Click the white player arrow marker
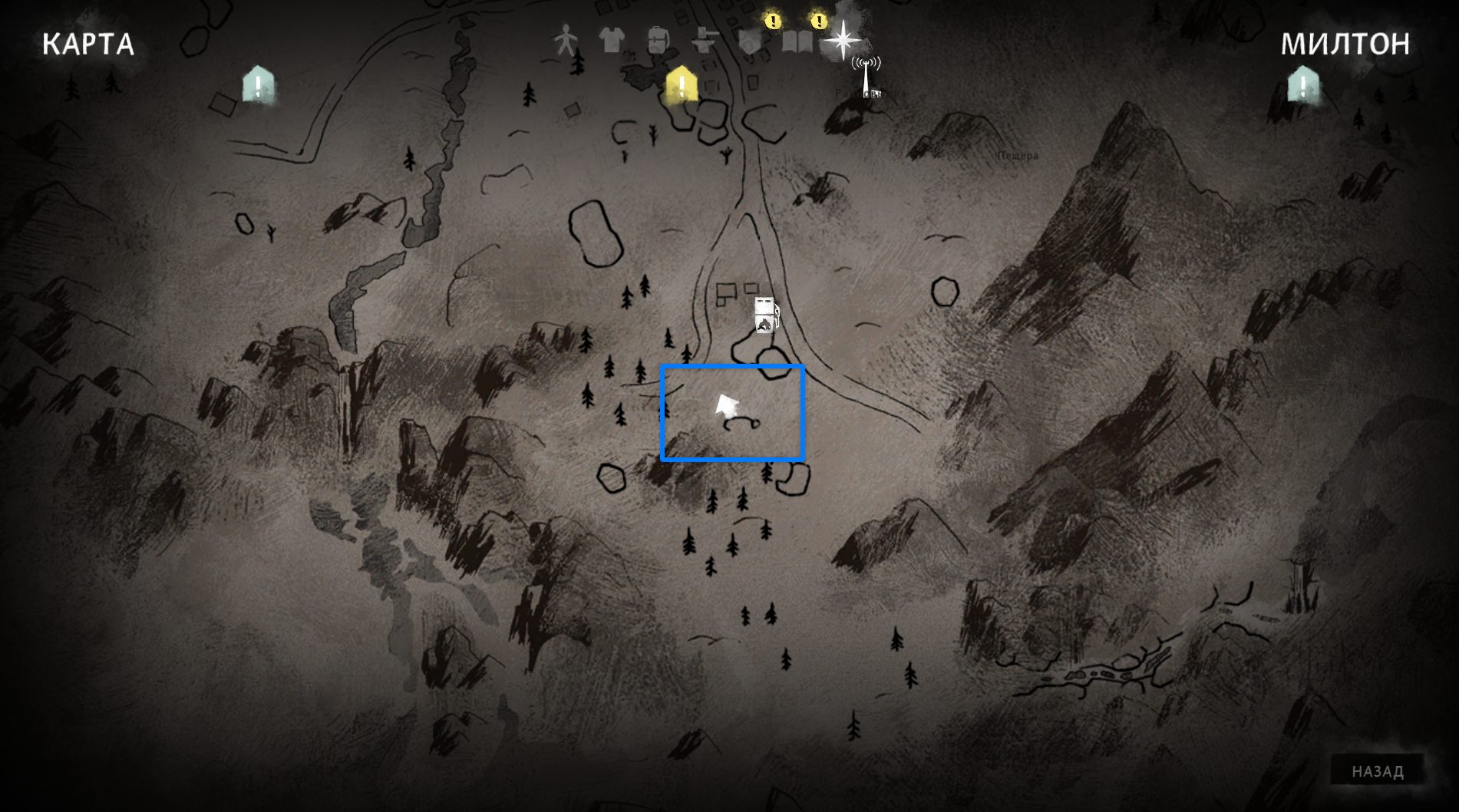 tap(725, 406)
